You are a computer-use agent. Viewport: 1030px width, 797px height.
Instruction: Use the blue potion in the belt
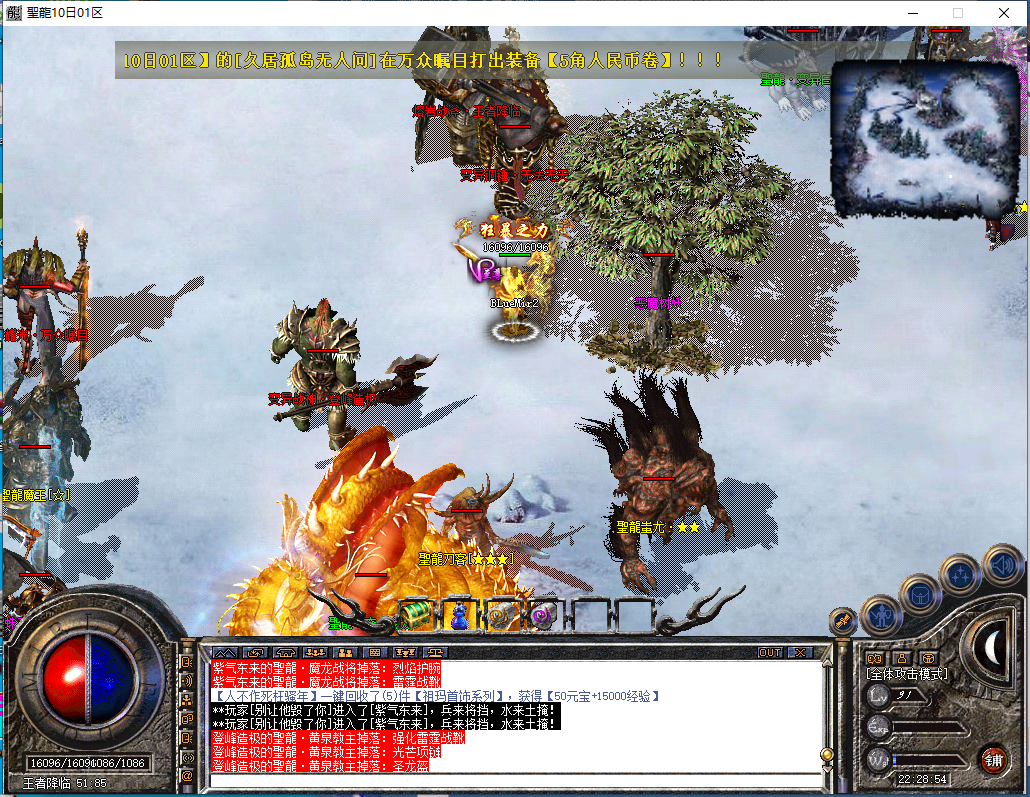tap(459, 614)
